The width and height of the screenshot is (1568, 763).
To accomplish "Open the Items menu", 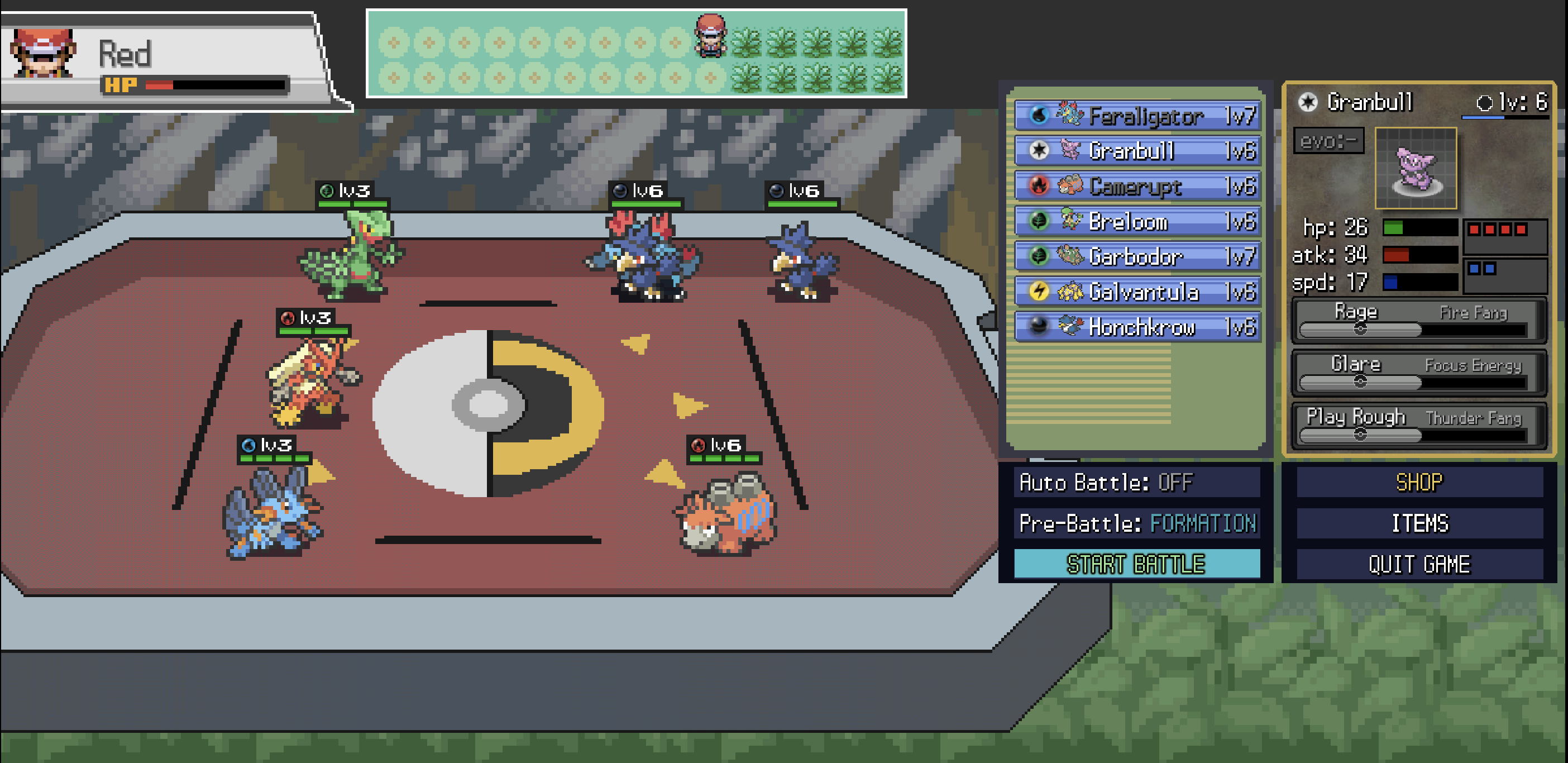I will 1419,523.
